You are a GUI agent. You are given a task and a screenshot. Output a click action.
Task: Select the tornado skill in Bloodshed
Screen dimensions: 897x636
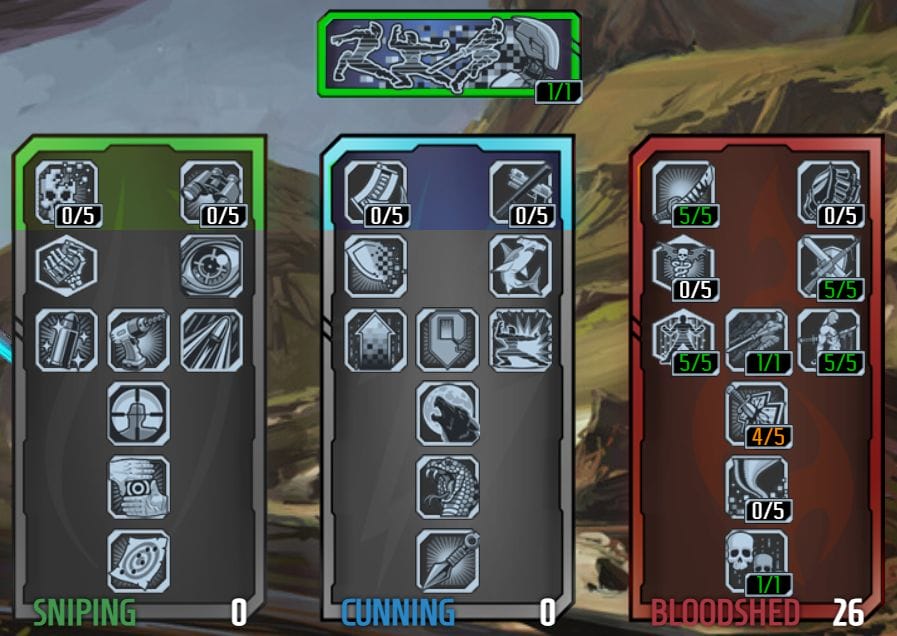click(x=756, y=487)
